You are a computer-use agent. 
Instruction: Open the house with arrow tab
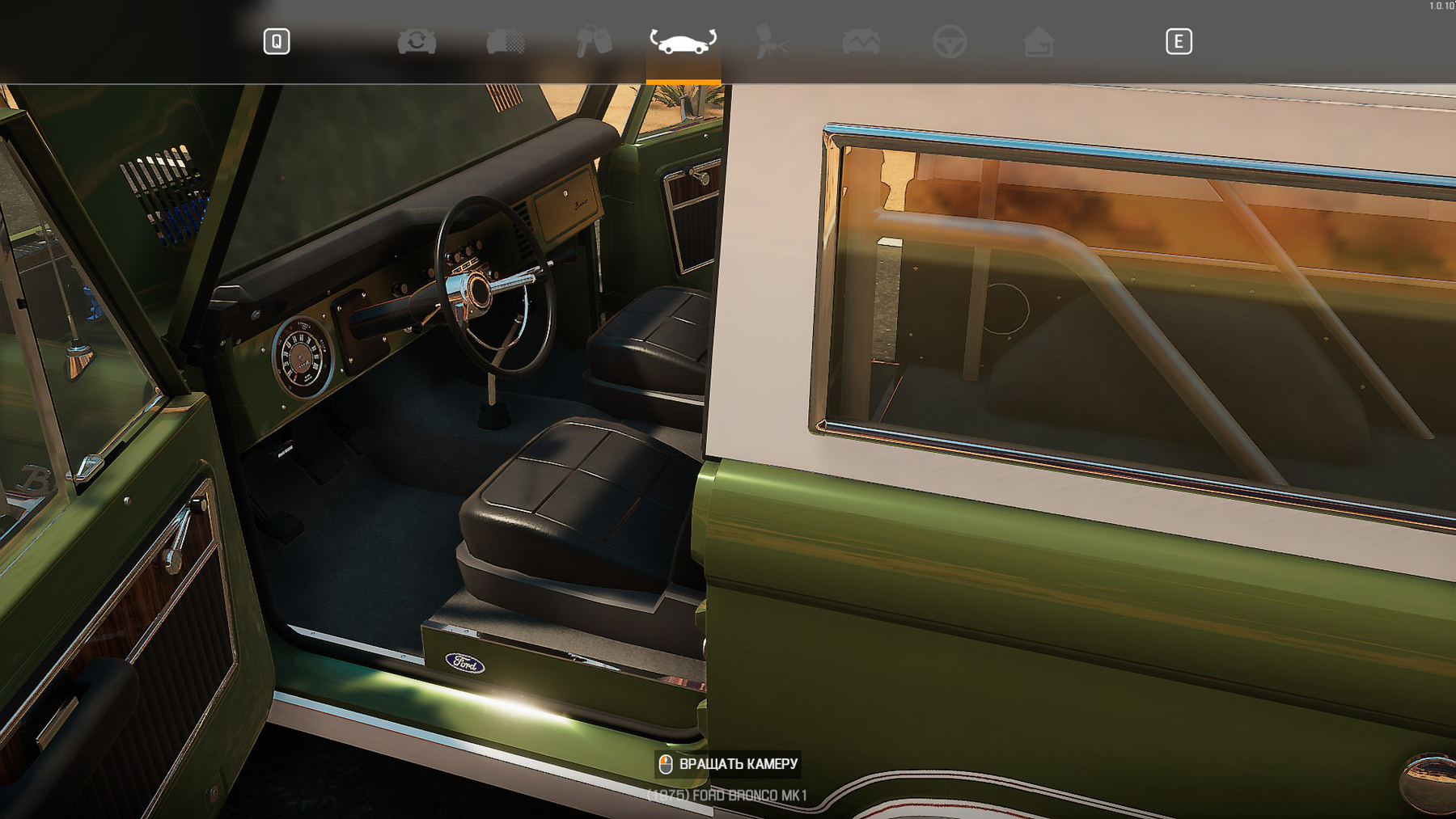[1039, 41]
